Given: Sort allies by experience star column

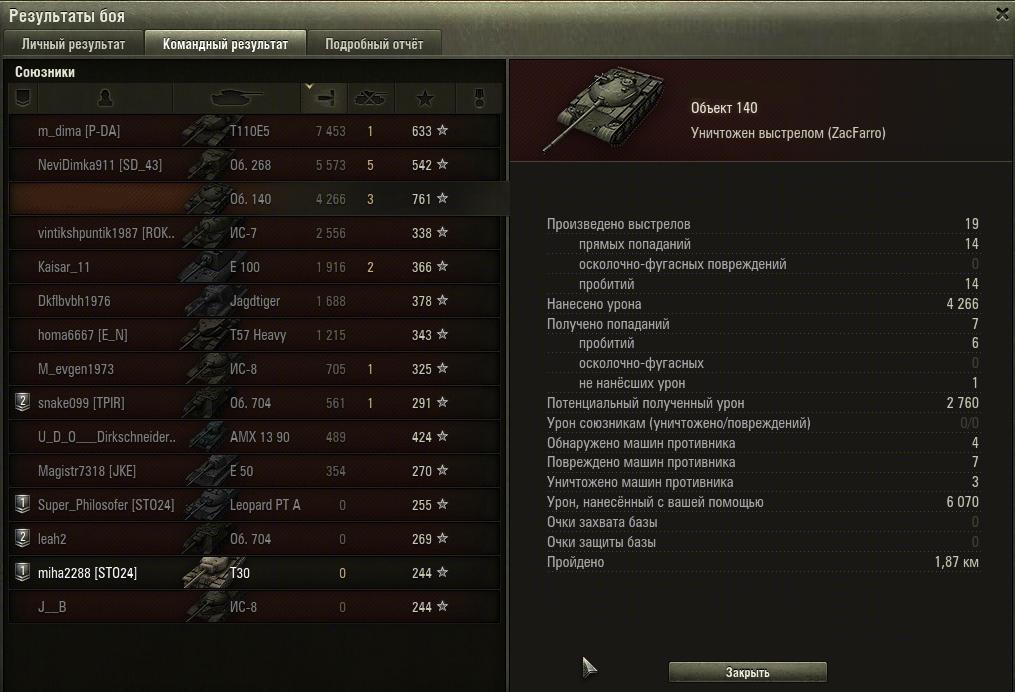Looking at the screenshot, I should [425, 98].
